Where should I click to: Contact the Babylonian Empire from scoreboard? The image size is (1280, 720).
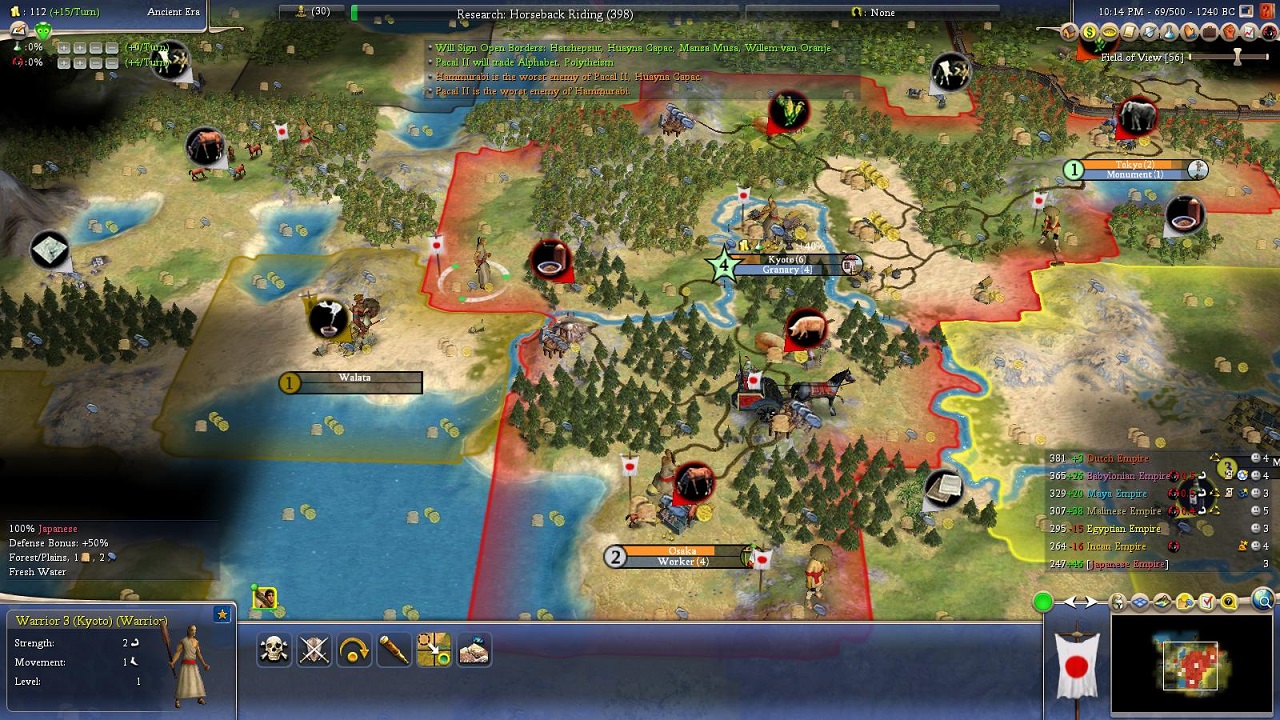point(1127,476)
